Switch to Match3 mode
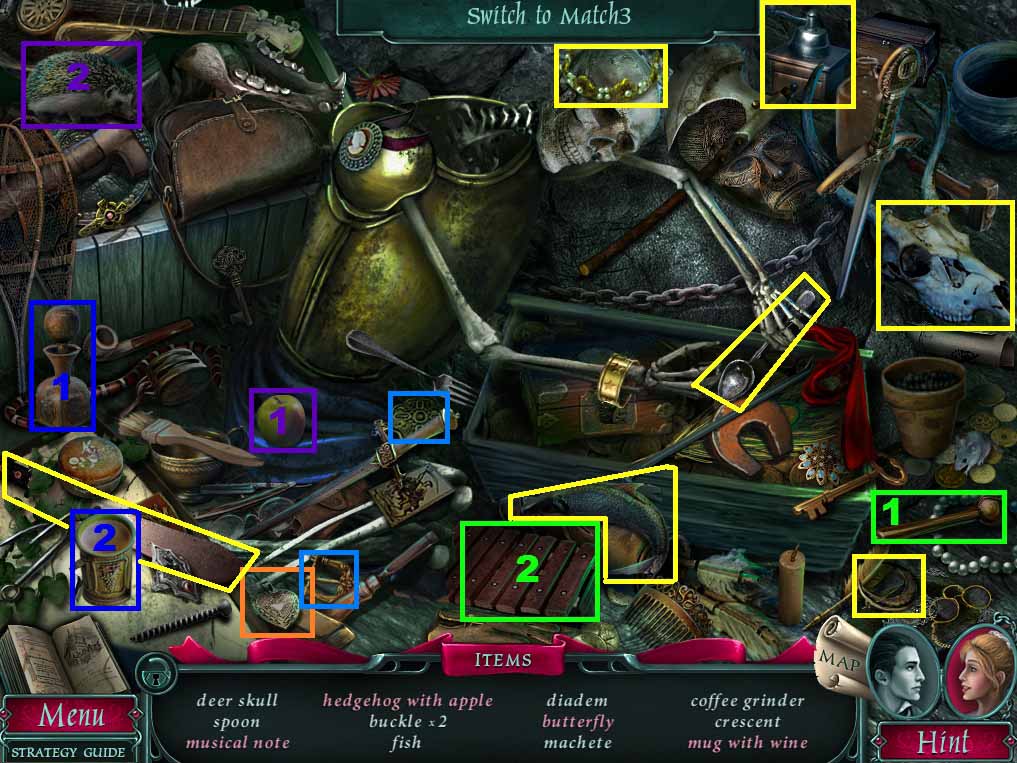This screenshot has height=763, width=1017. (550, 17)
